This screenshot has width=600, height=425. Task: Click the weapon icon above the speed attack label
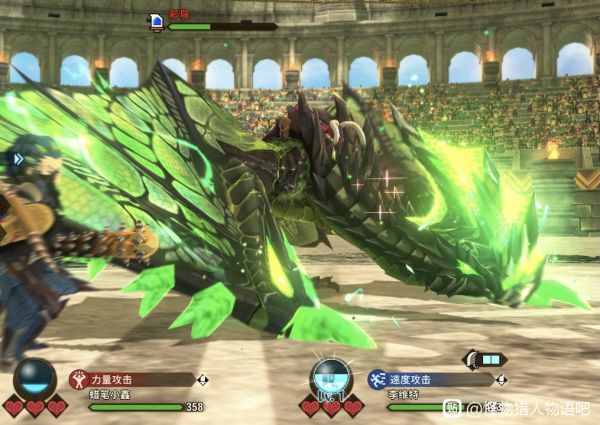coord(486,359)
